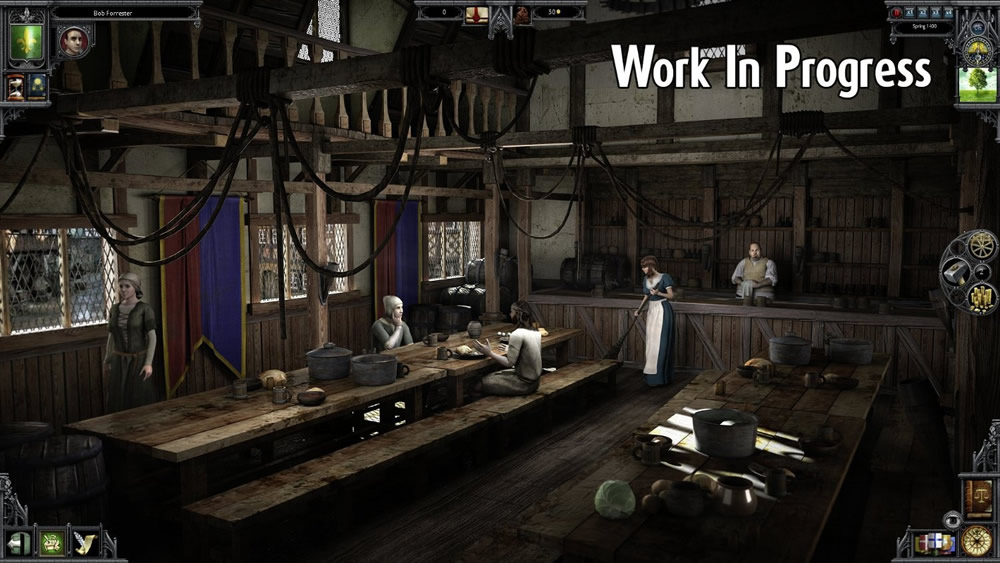Open the red and white scroll icon
Viewport: 1000px width, 563px height.
click(477, 14)
